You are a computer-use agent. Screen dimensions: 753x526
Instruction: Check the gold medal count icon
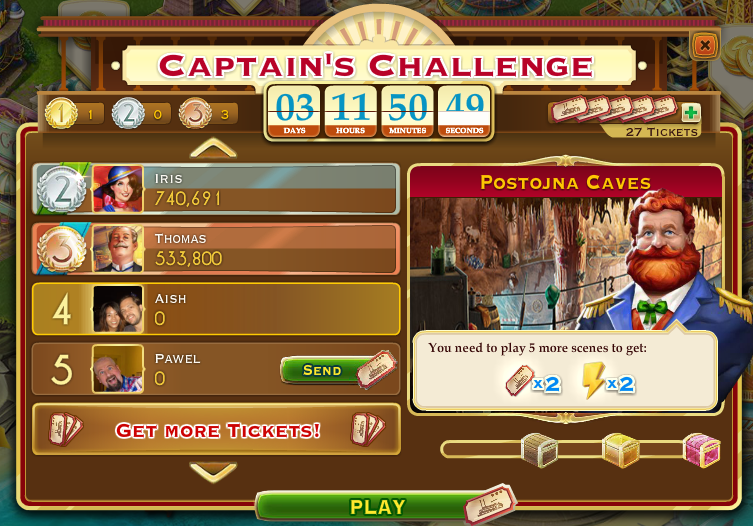pos(60,114)
